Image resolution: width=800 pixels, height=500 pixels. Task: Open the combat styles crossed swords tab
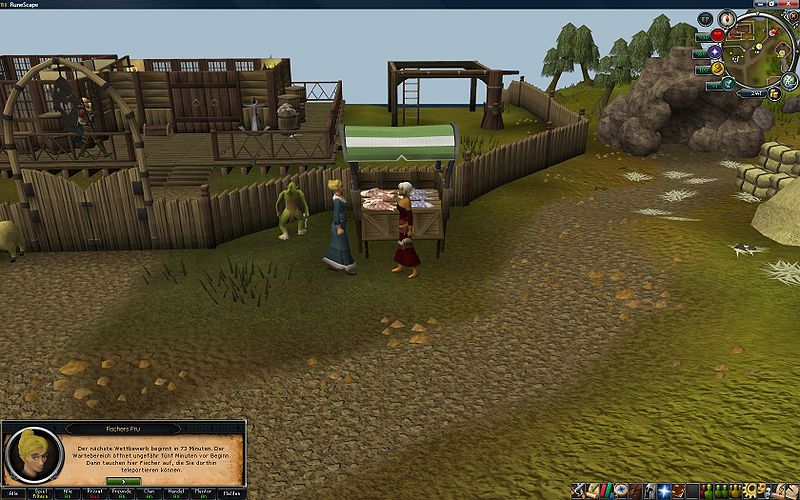pyautogui.click(x=579, y=491)
